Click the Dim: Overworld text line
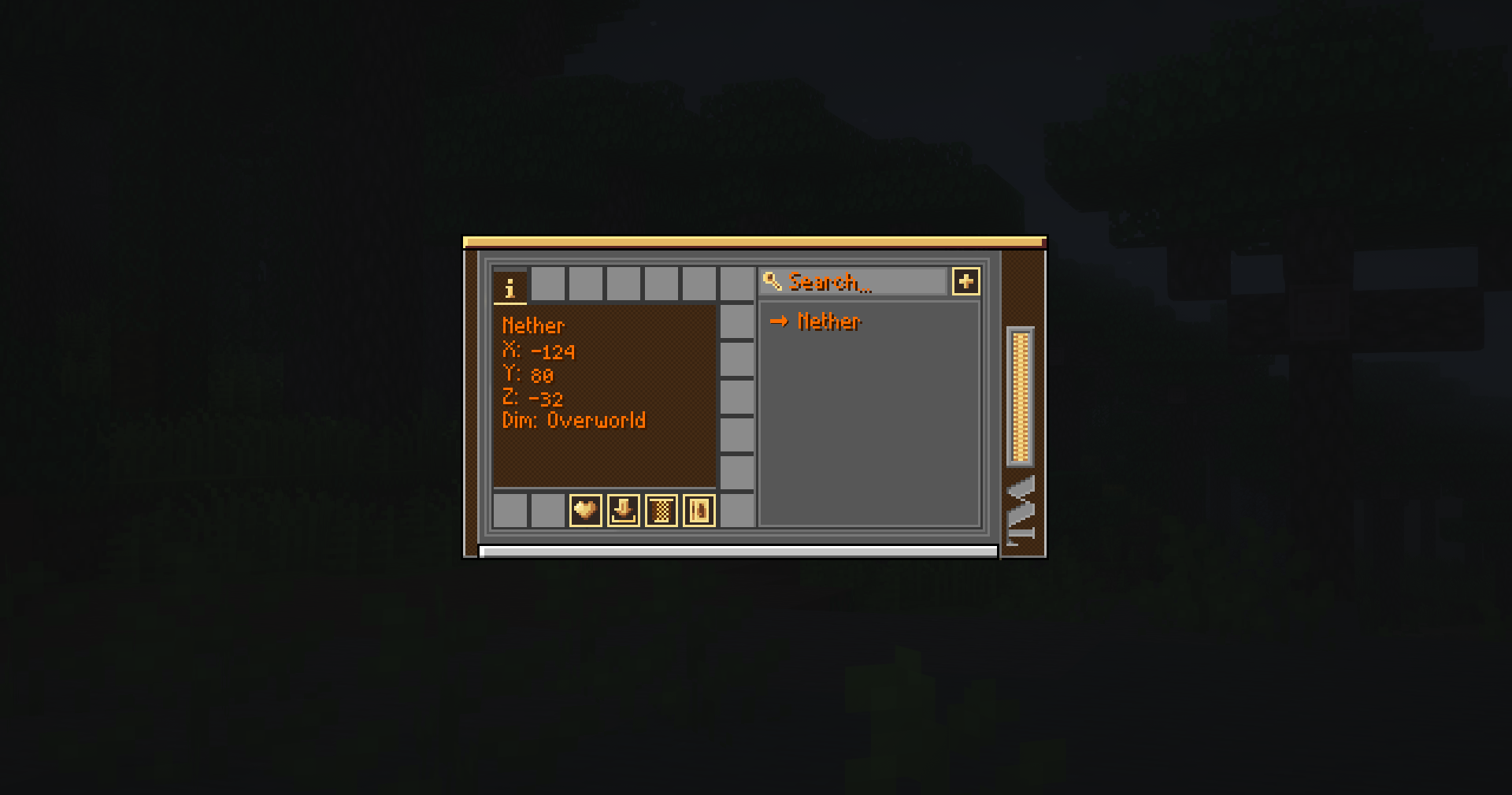The image size is (1512, 795). coord(574,420)
